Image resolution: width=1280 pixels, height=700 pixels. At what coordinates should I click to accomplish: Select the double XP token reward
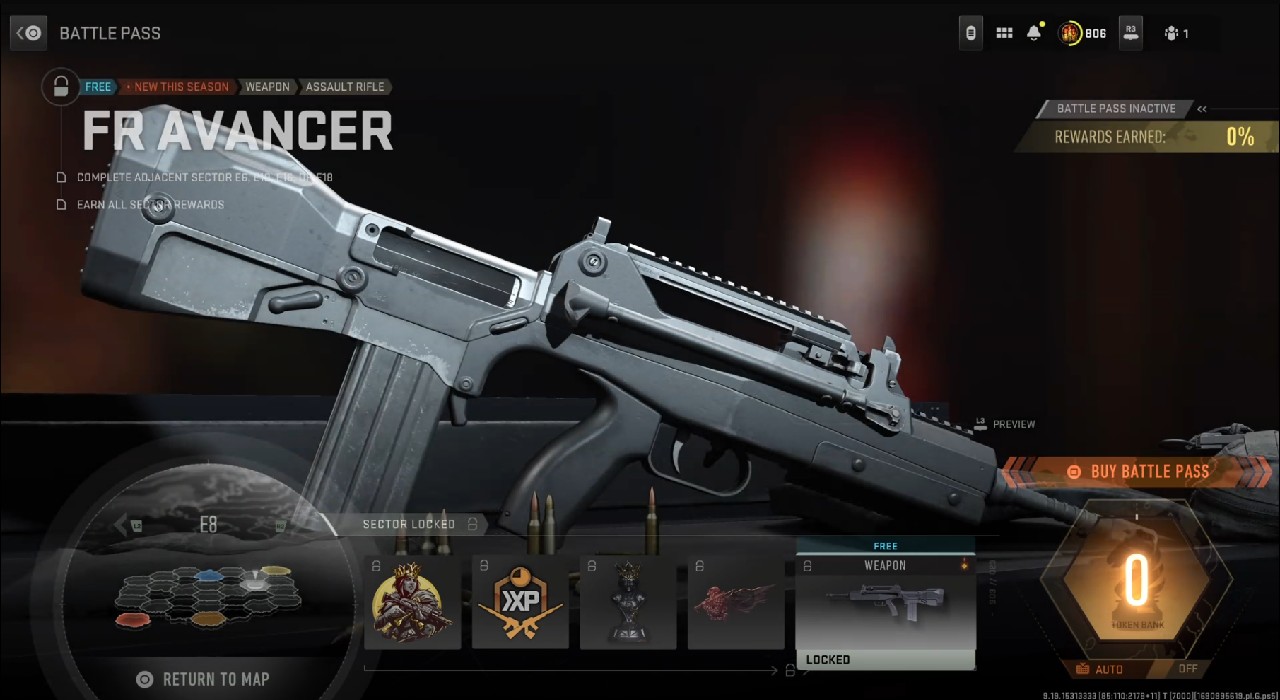click(x=520, y=604)
